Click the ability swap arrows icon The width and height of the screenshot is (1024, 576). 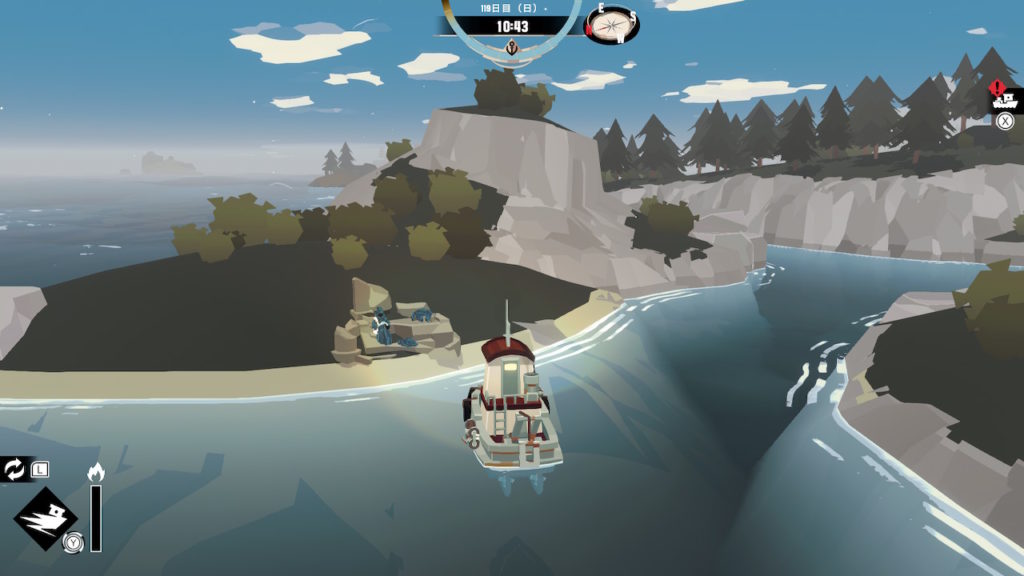(x=15, y=469)
